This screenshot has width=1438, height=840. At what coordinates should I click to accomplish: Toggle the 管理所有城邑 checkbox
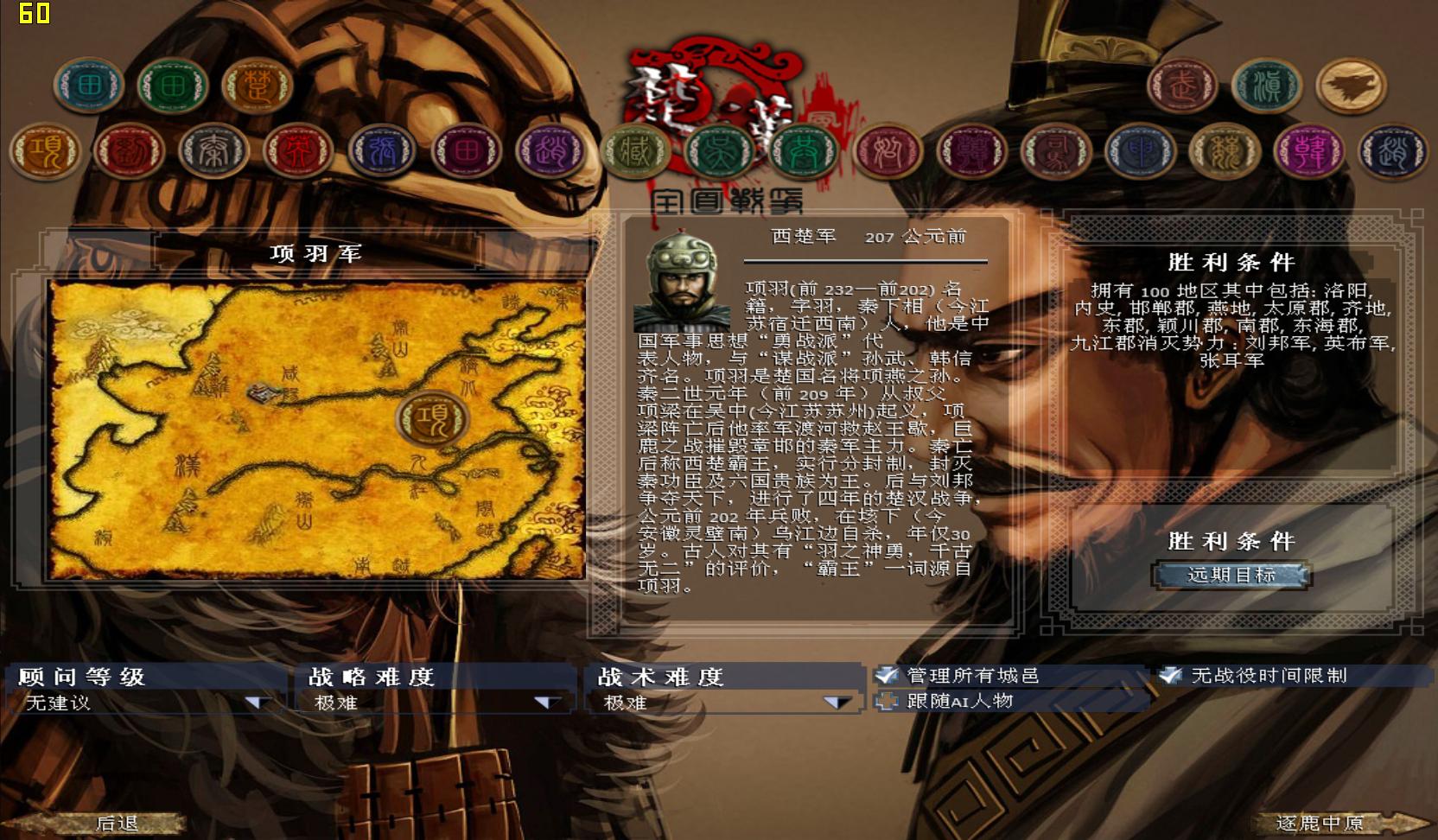[x=887, y=678]
